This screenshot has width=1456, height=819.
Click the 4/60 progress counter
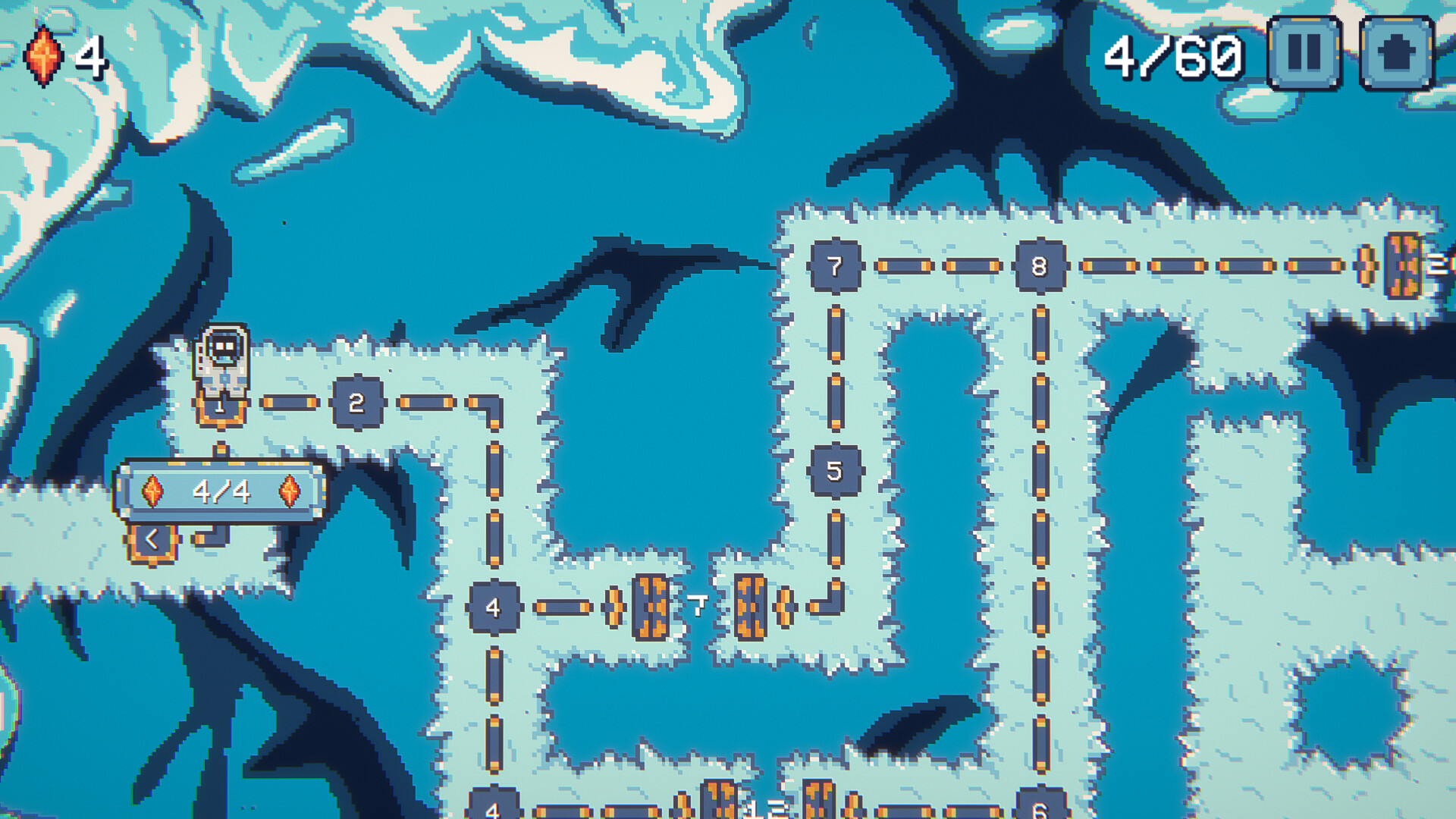1174,55
